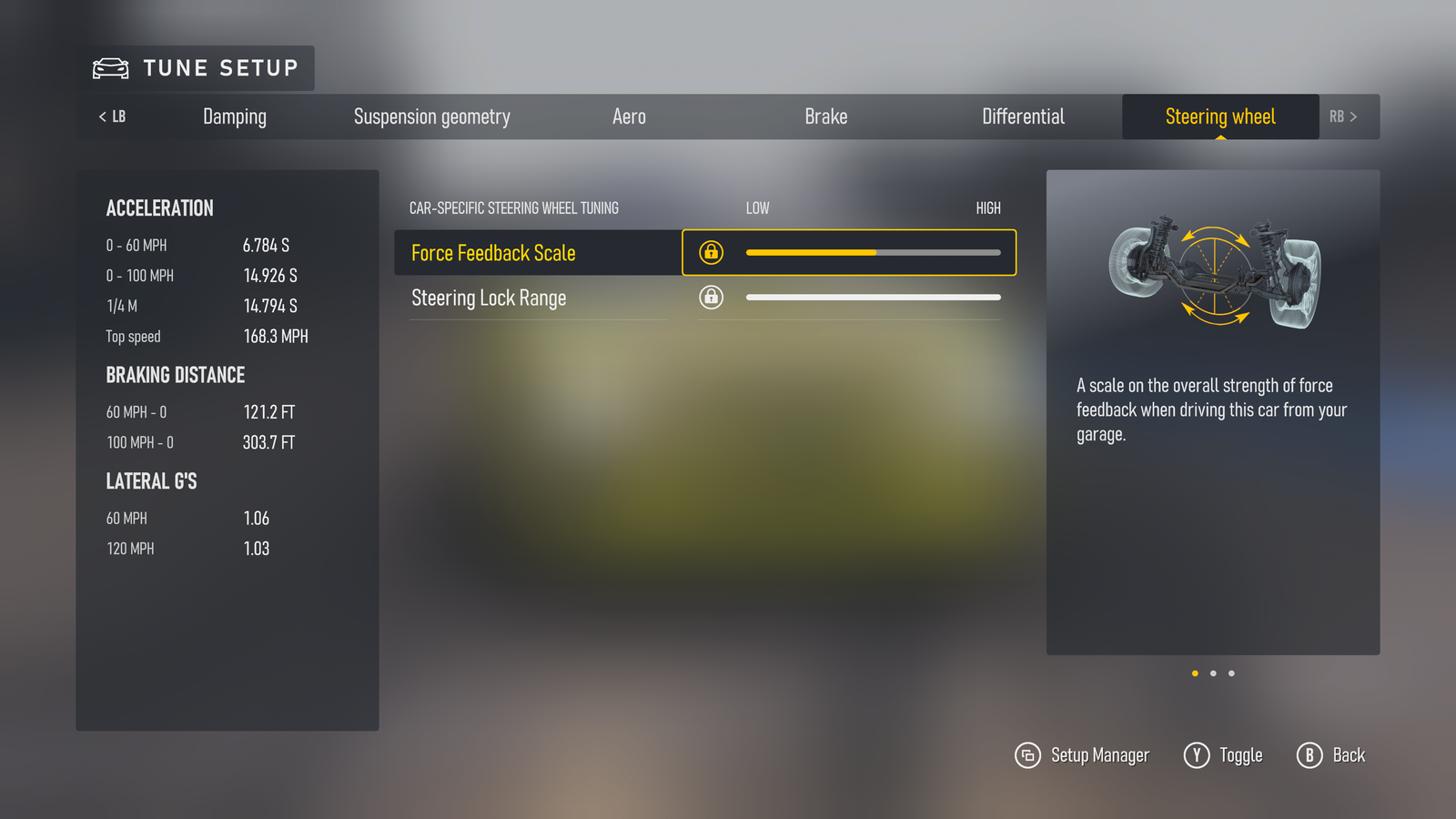Show the second info panel page dot
1456x819 pixels.
point(1213,673)
